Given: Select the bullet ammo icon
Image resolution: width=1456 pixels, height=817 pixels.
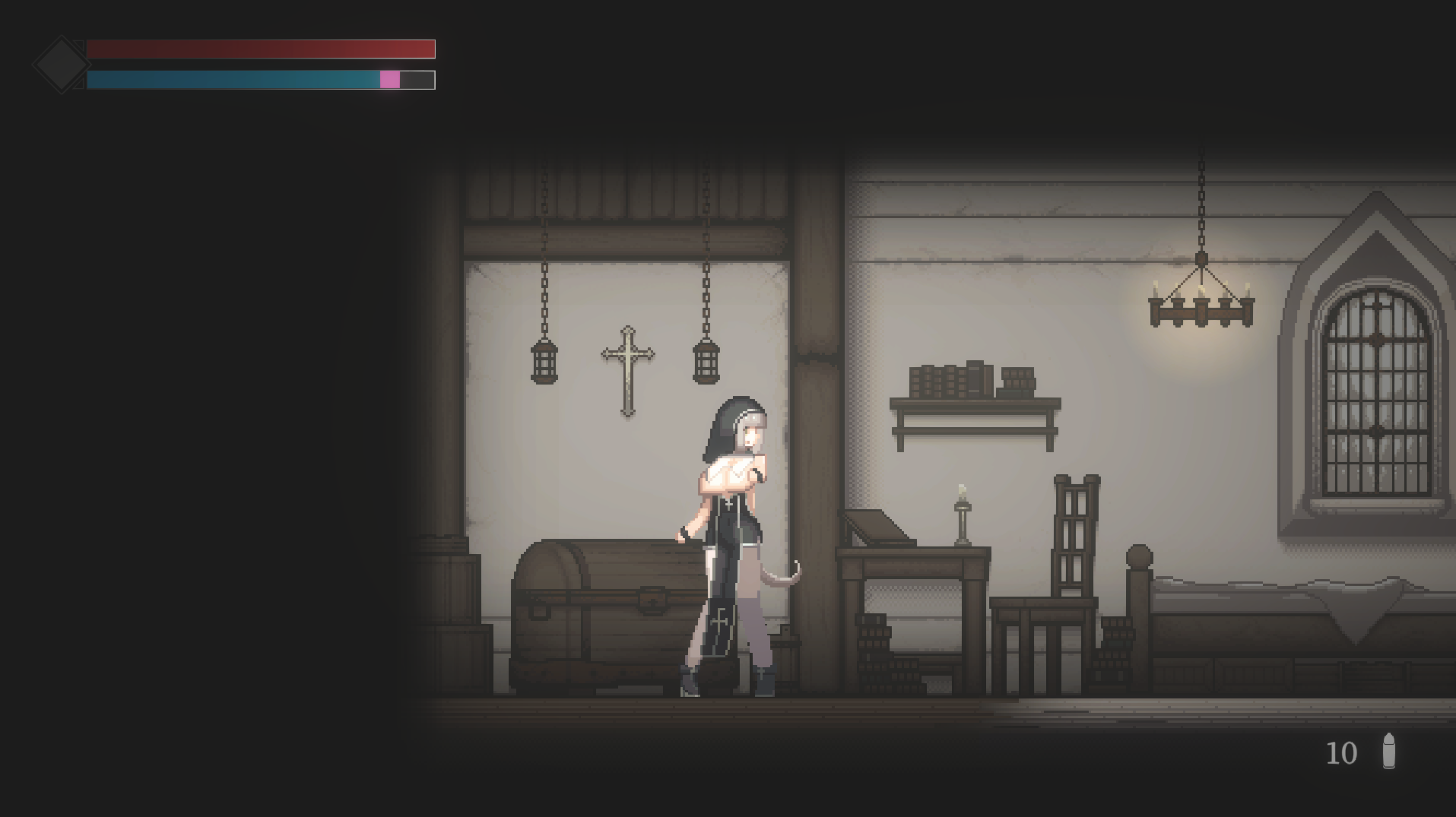Looking at the screenshot, I should point(1388,752).
